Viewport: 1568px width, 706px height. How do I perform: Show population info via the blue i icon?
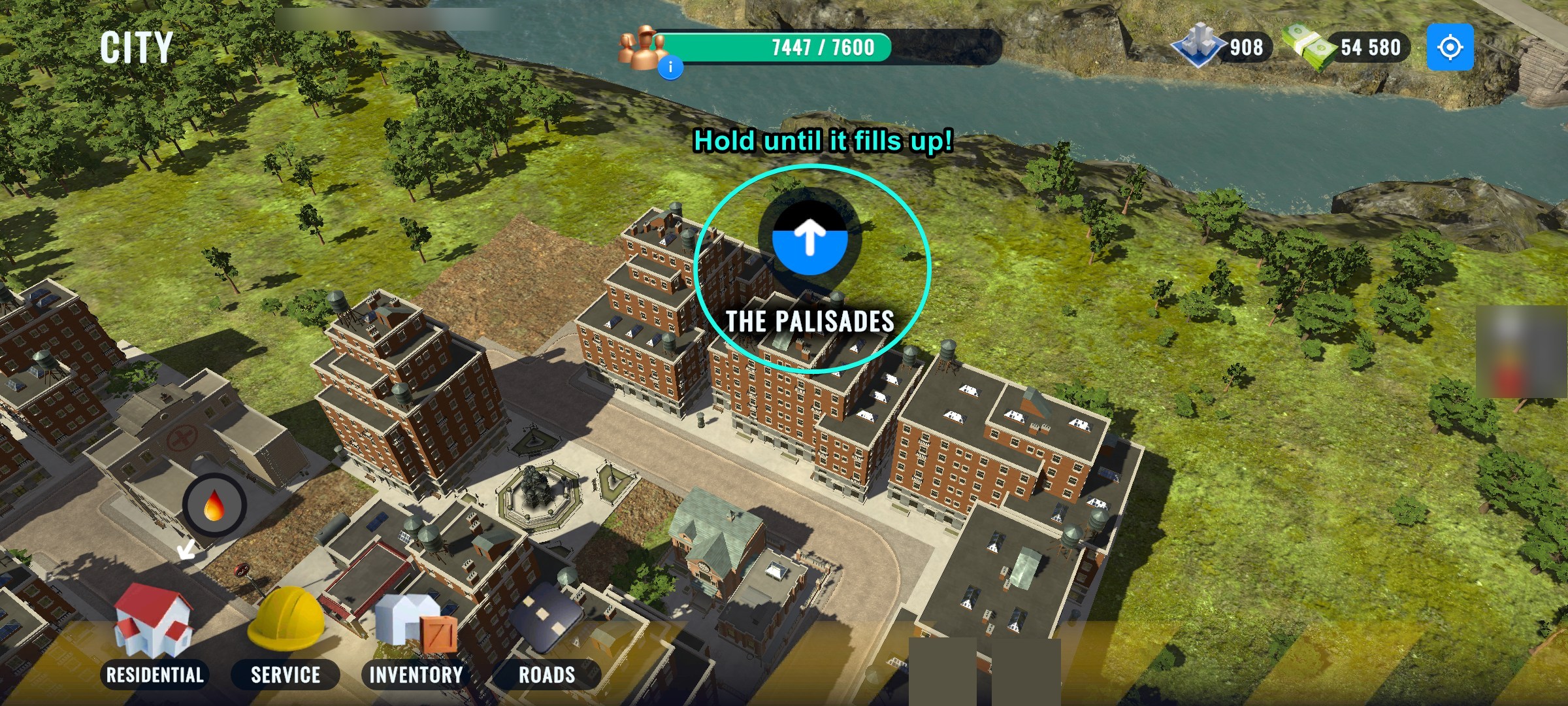[x=670, y=67]
